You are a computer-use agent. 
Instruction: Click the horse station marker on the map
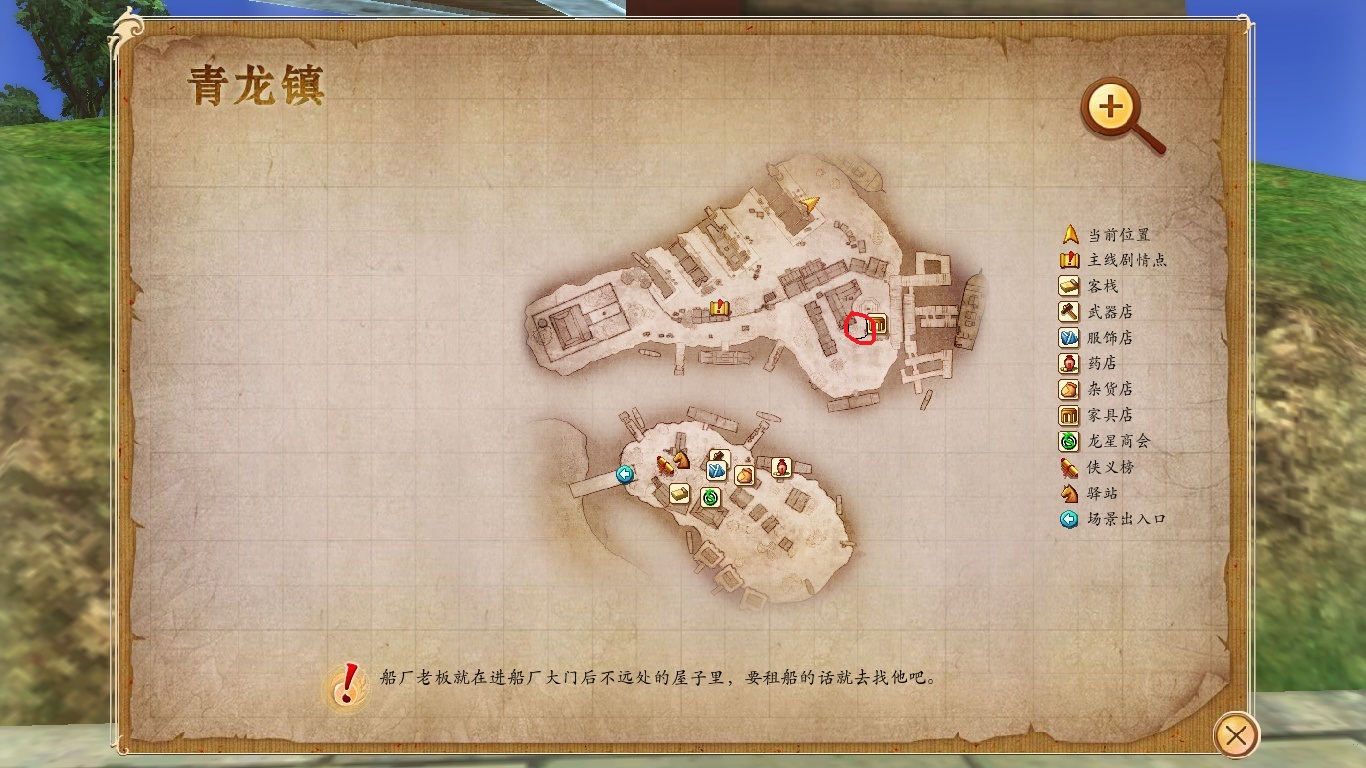[x=682, y=459]
